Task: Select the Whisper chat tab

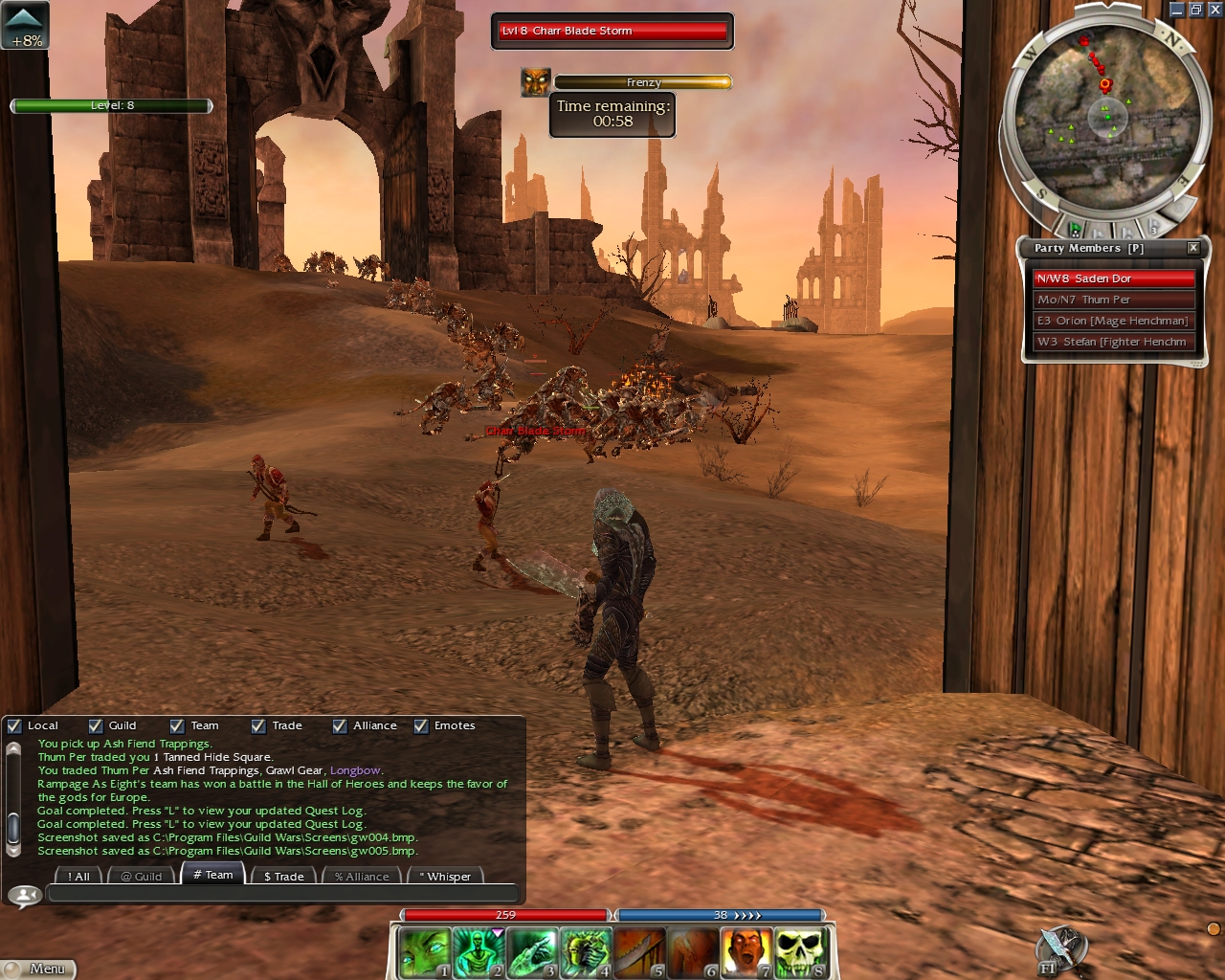Action: 444,876
